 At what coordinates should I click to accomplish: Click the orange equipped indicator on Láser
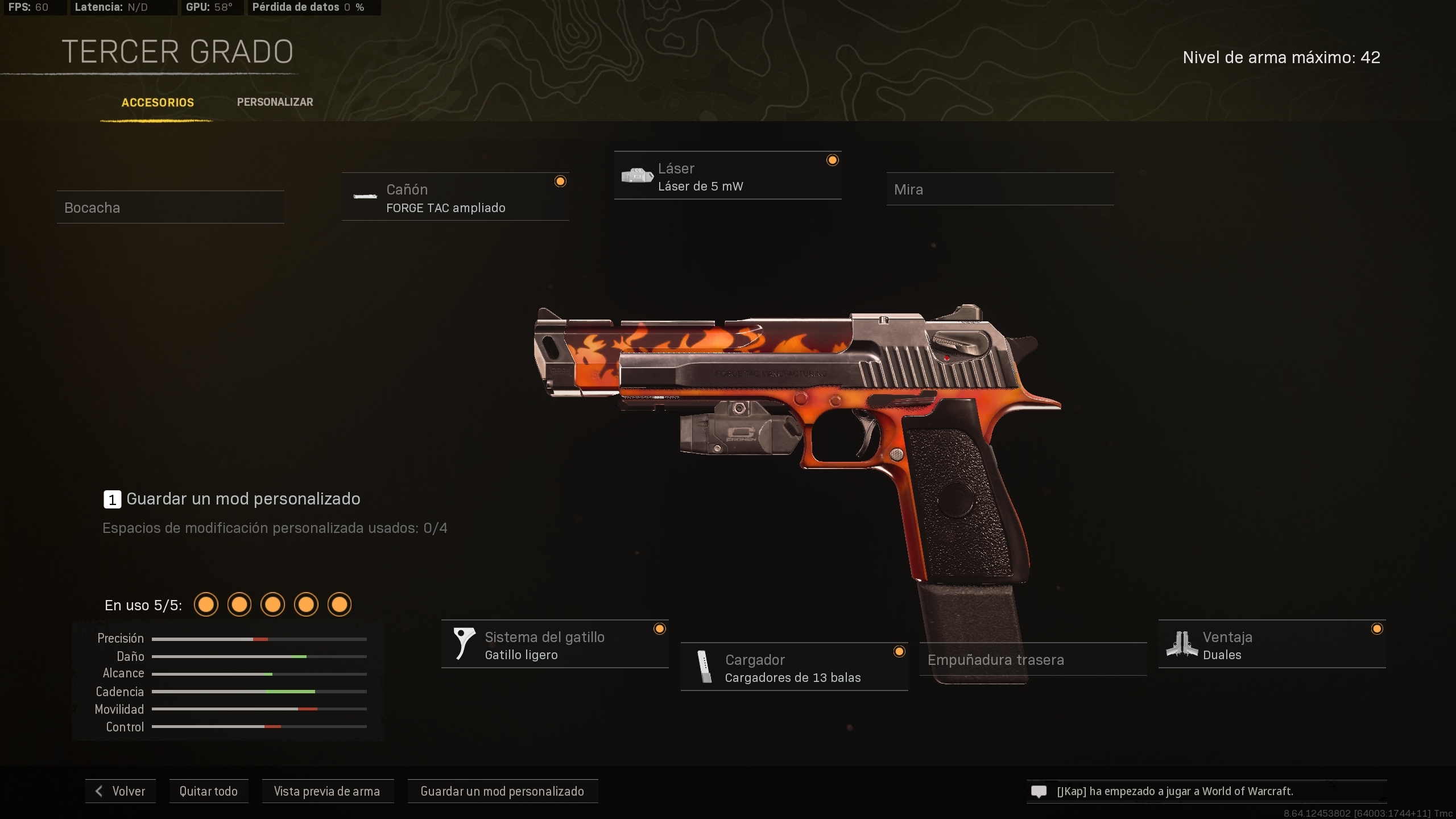pos(833,160)
